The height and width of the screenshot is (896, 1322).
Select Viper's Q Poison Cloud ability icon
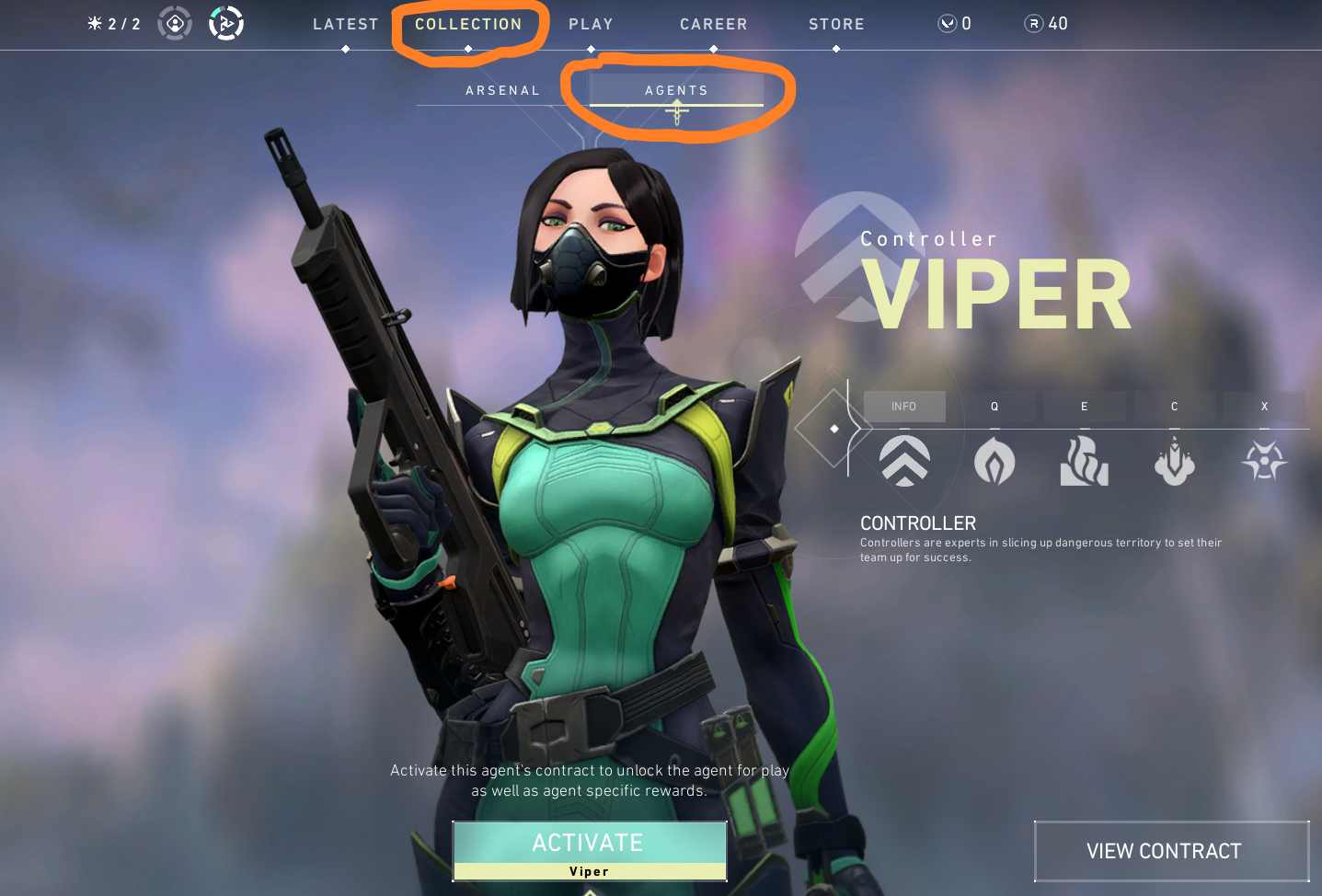pos(994,461)
